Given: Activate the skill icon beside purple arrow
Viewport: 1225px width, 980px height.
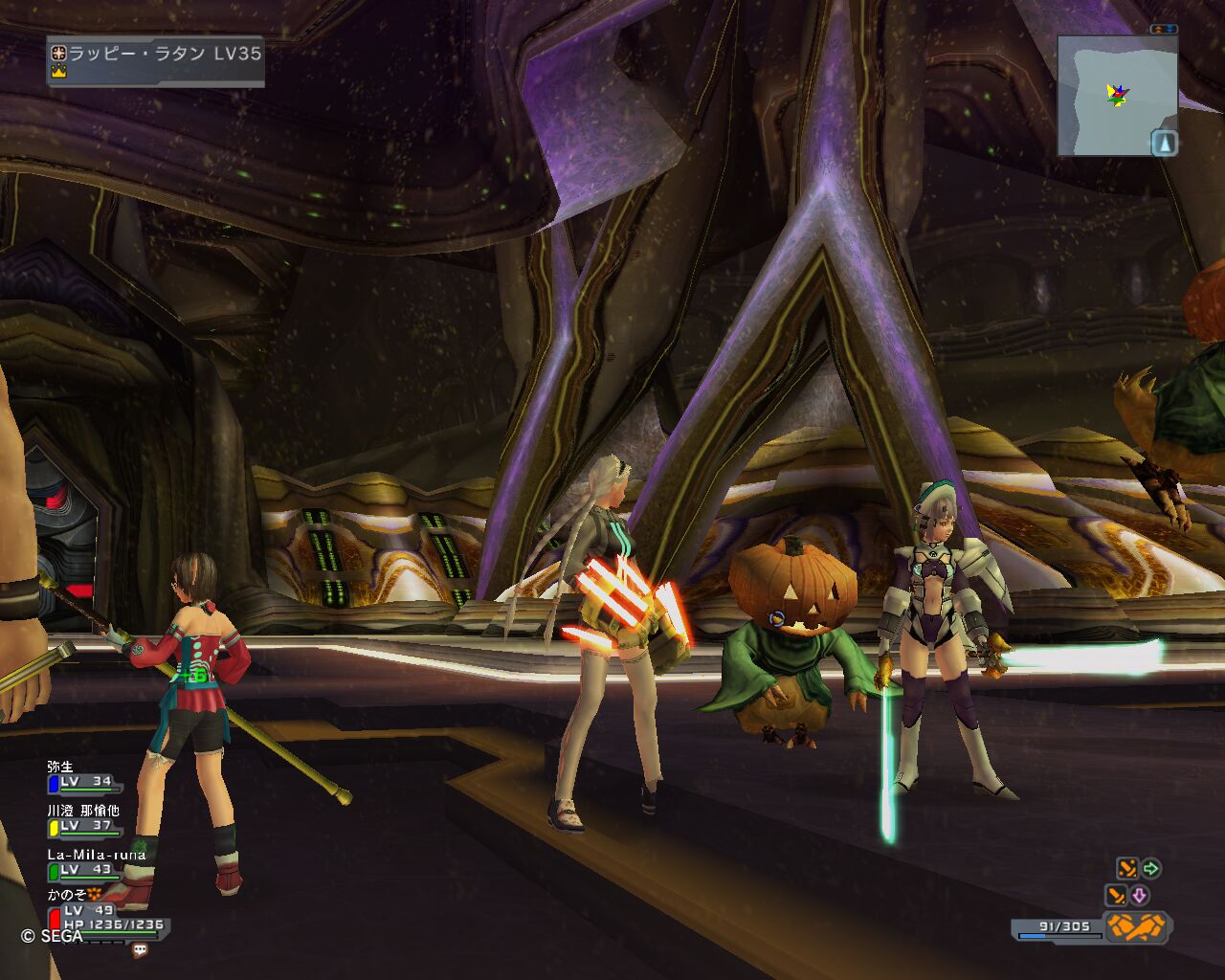Looking at the screenshot, I should (x=1116, y=896).
